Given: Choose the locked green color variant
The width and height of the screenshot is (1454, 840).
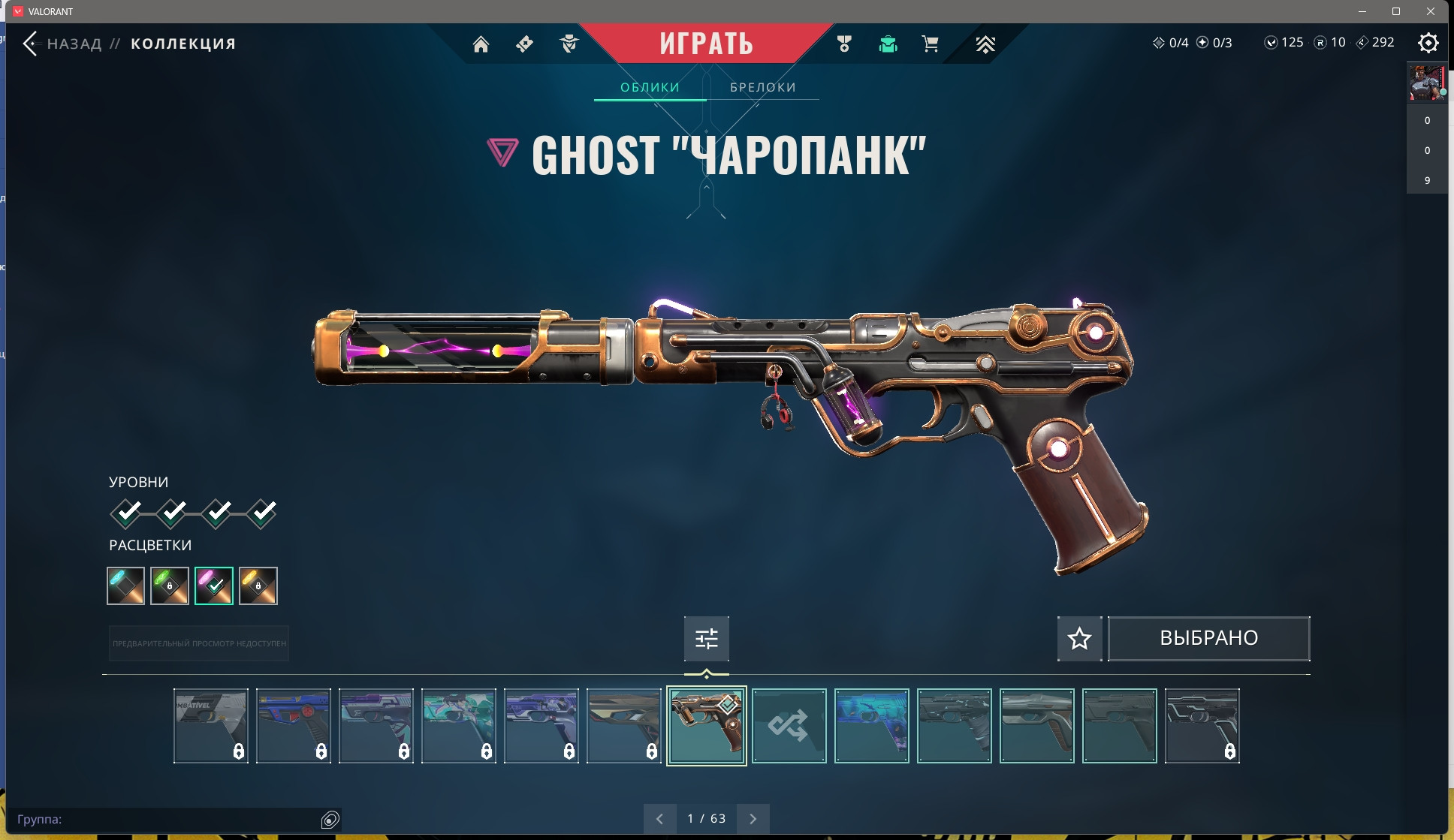Looking at the screenshot, I should coord(170,586).
